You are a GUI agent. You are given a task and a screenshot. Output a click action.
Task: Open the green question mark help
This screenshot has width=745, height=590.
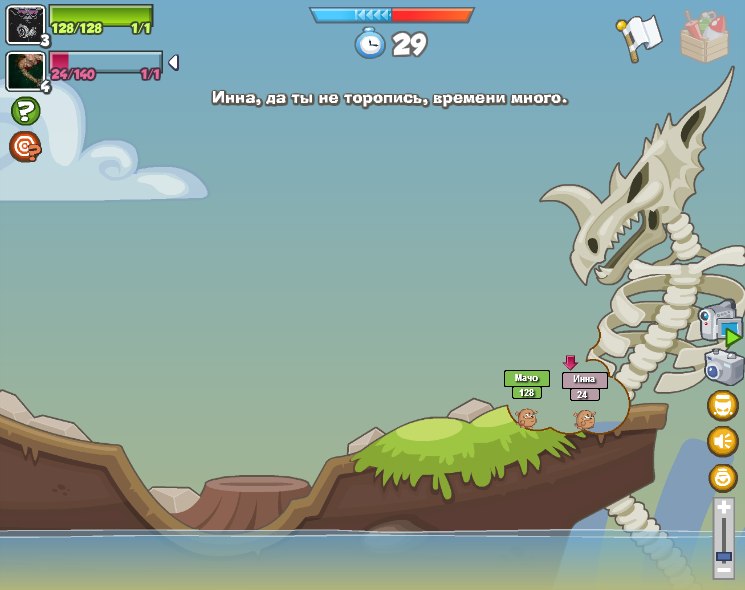[x=25, y=111]
